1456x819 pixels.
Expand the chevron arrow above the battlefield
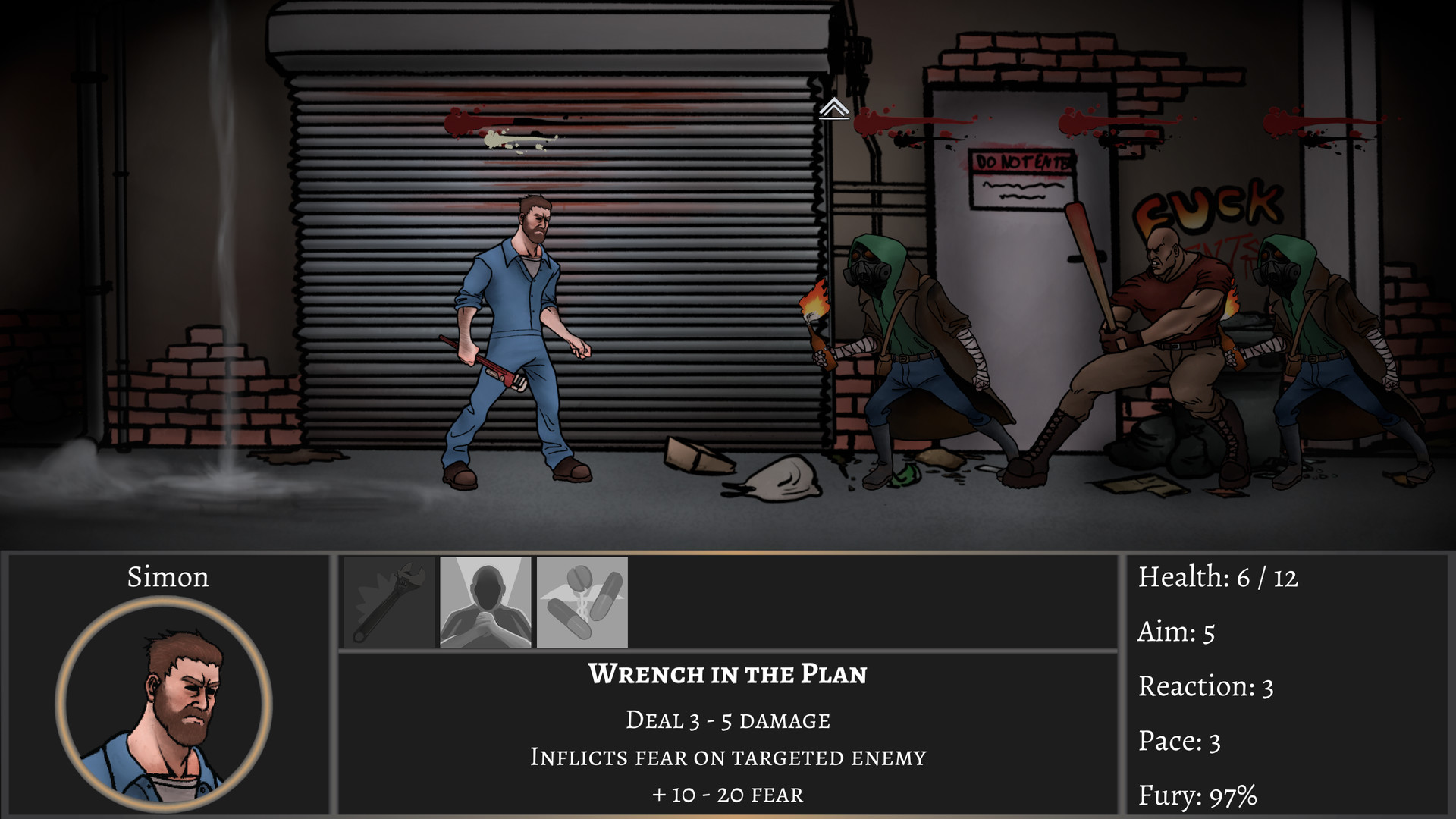pyautogui.click(x=836, y=108)
